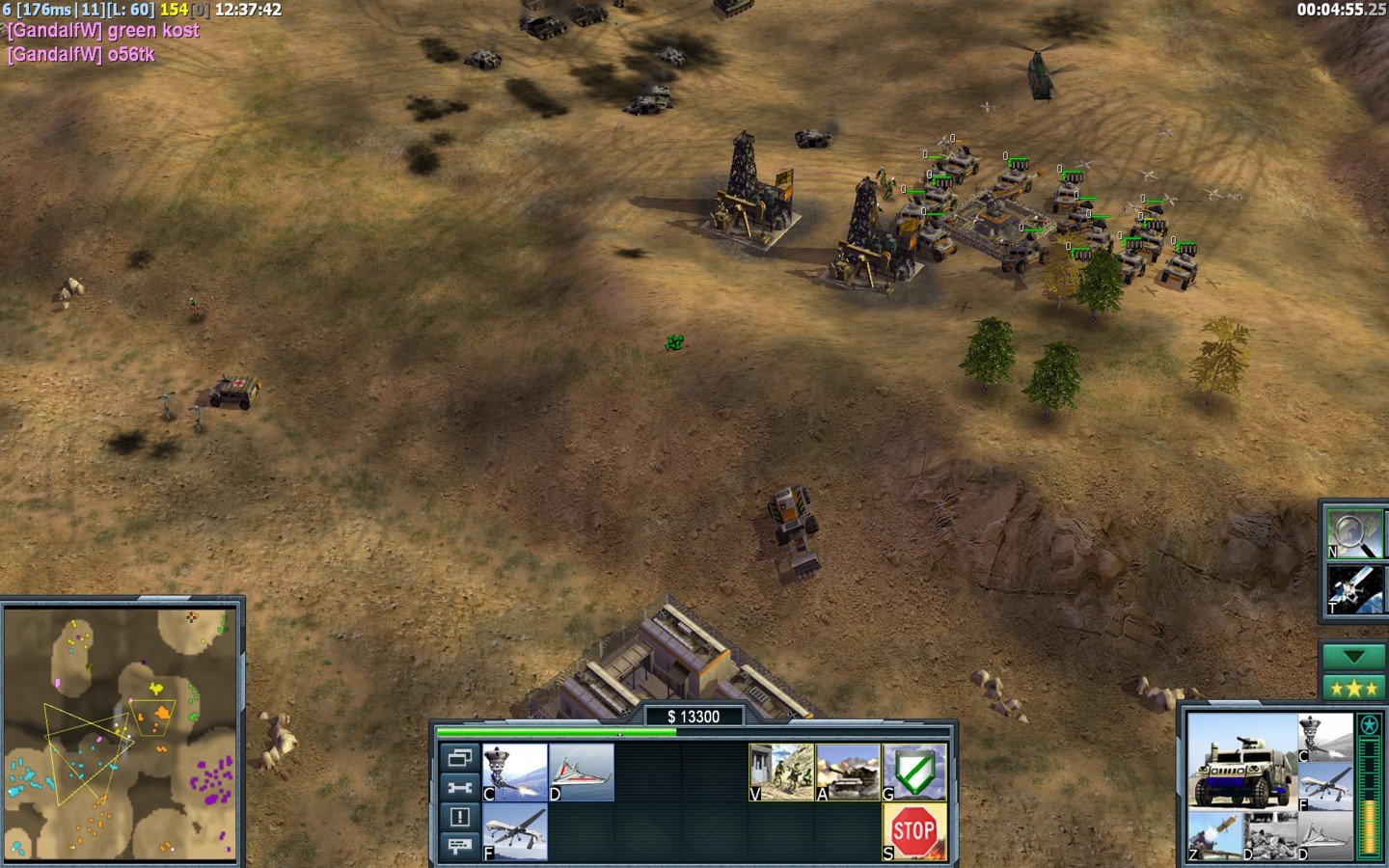1389x868 pixels.
Task: Click the selected Humvee portrait
Action: (1240, 762)
